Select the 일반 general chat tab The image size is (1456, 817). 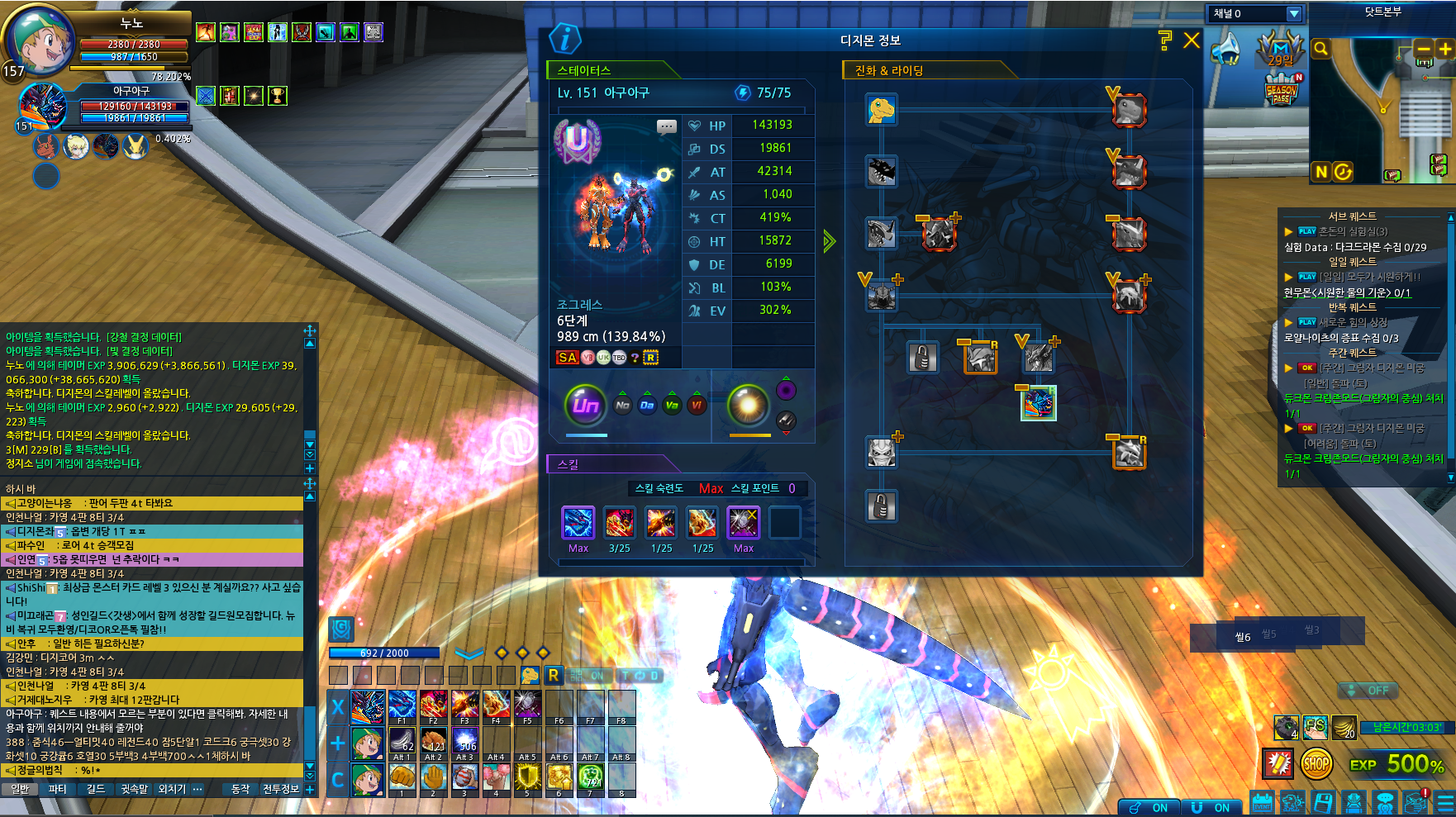[20, 789]
